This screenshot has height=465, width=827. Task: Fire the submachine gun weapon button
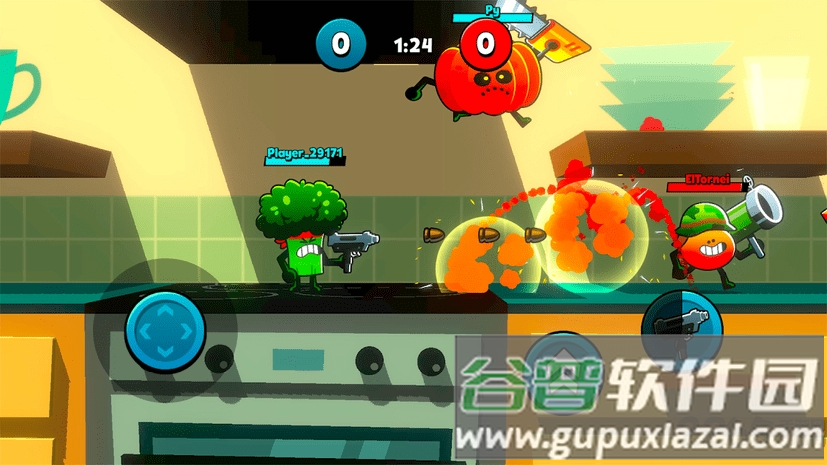click(x=679, y=329)
